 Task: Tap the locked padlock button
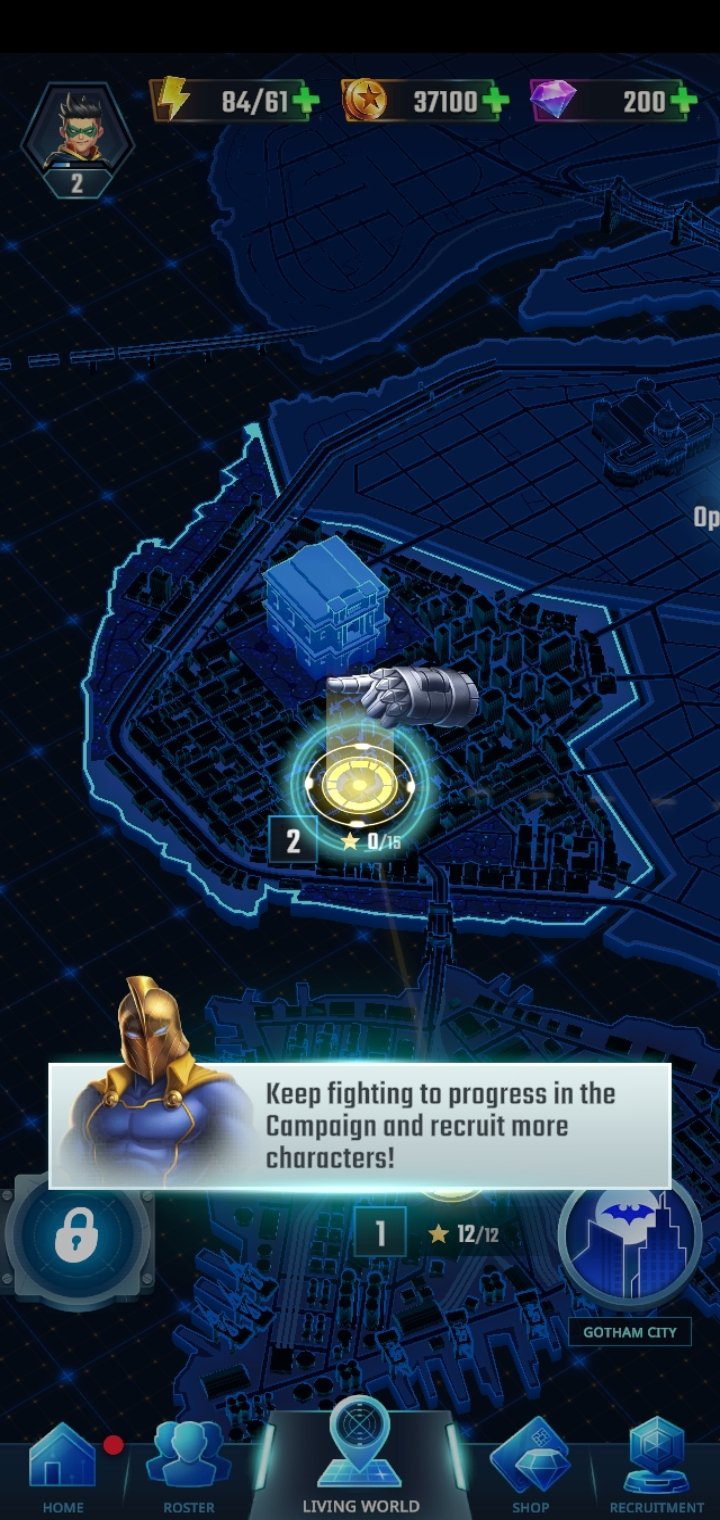[x=77, y=1238]
